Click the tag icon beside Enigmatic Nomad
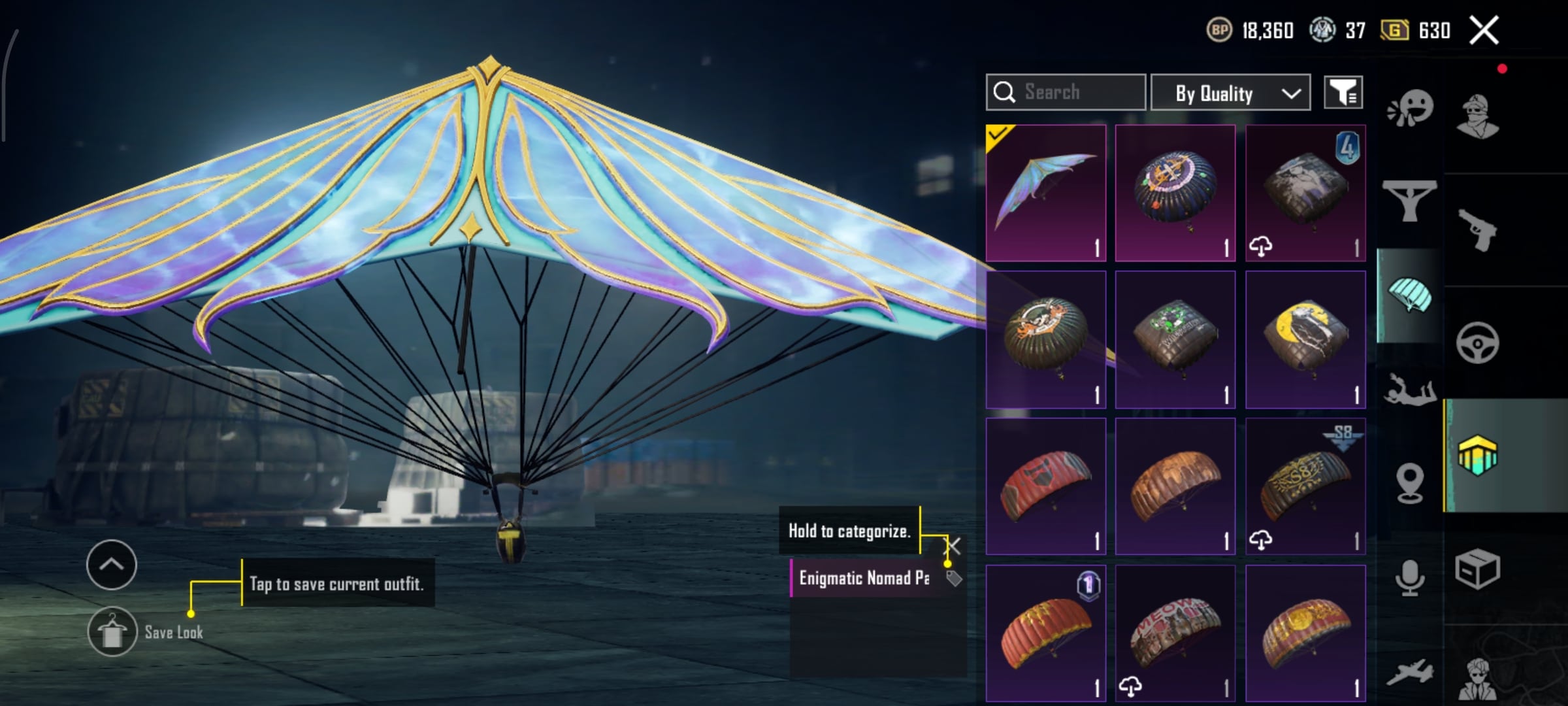This screenshot has width=1568, height=706. point(954,579)
